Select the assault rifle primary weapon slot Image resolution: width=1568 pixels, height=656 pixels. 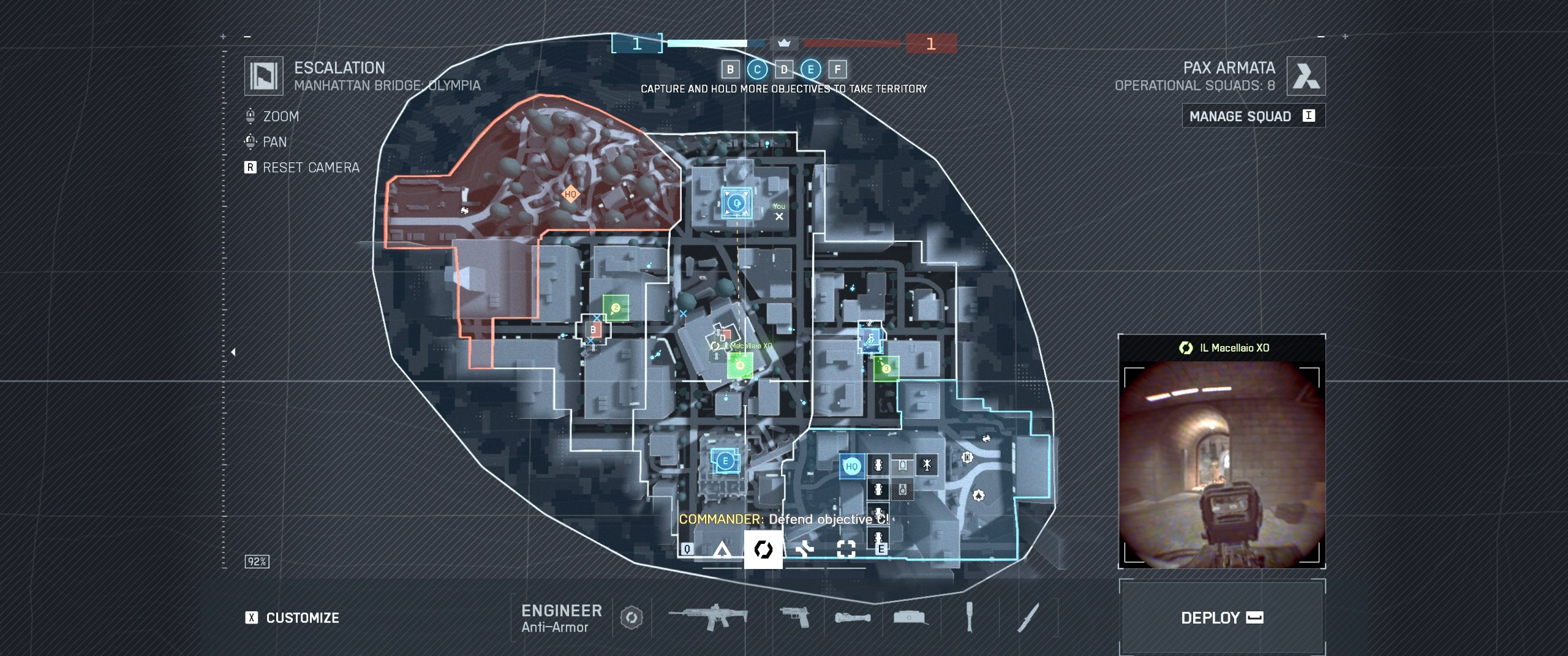click(709, 617)
